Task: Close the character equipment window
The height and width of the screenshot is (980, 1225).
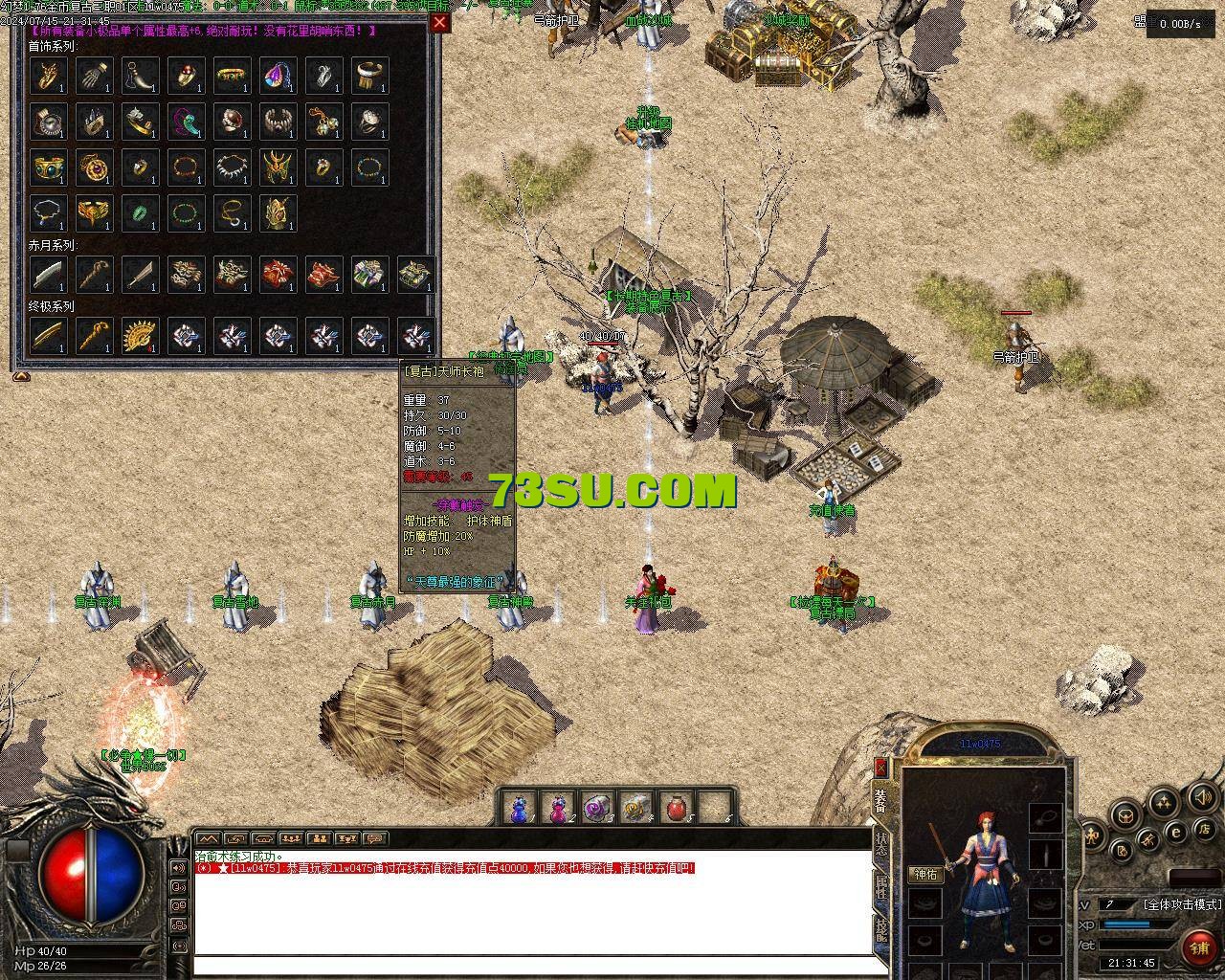Action: tap(880, 768)
